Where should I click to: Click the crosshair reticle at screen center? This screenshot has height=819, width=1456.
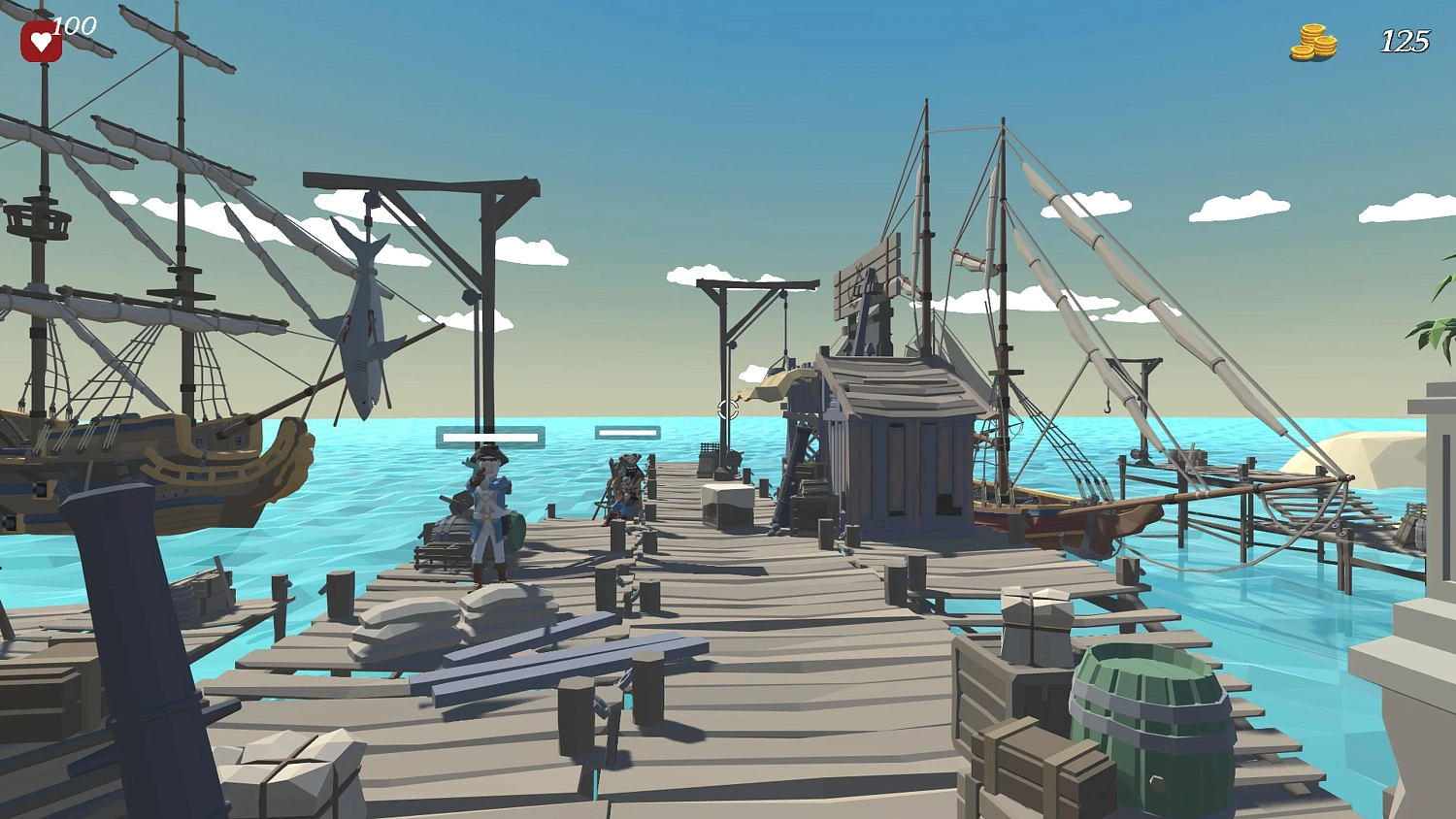(x=726, y=409)
